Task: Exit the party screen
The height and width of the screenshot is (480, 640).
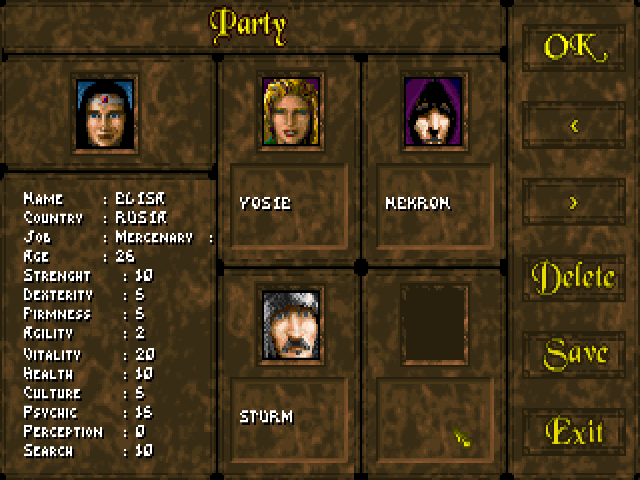Action: point(575,431)
